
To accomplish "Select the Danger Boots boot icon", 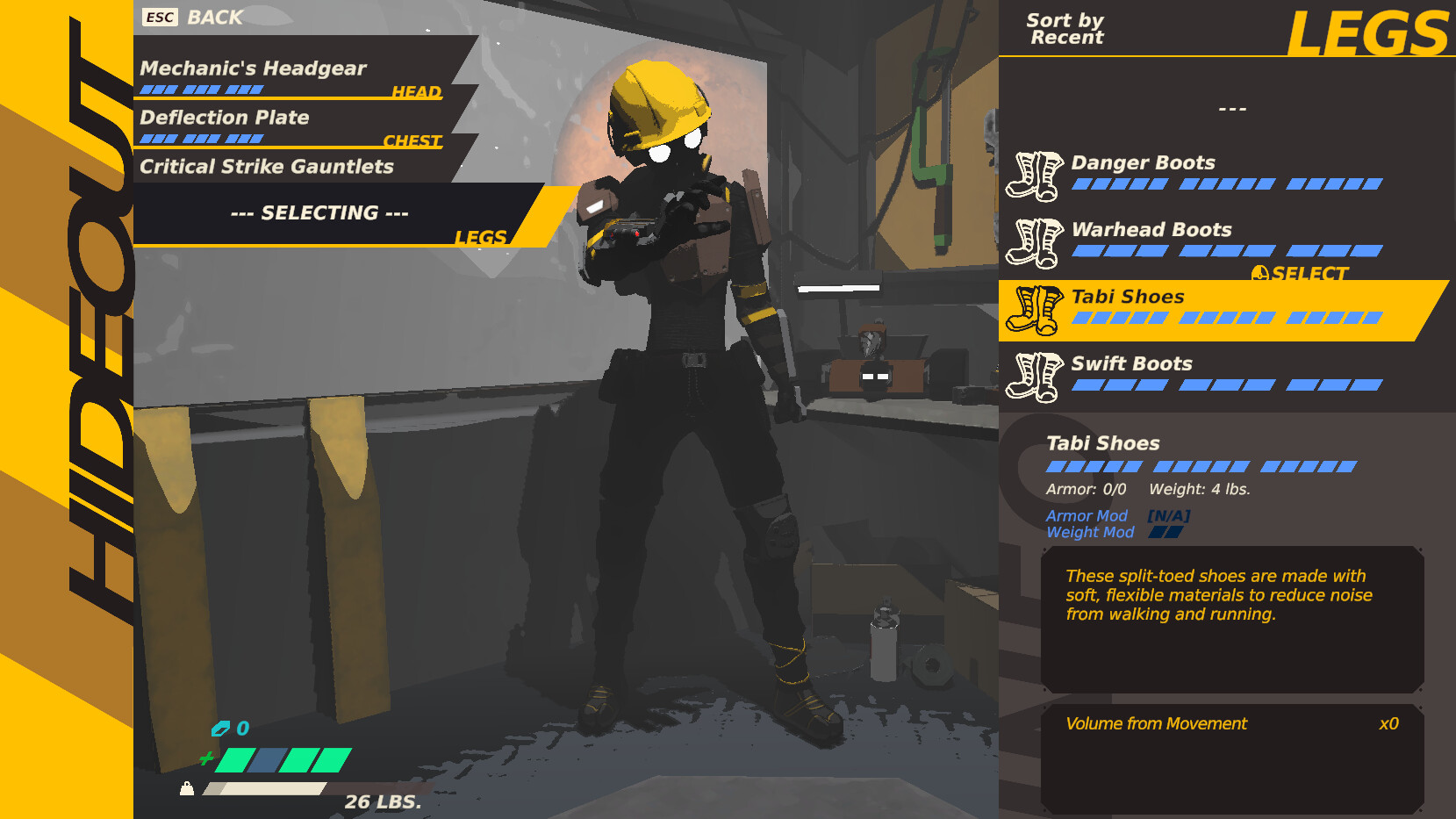I will point(1036,174).
